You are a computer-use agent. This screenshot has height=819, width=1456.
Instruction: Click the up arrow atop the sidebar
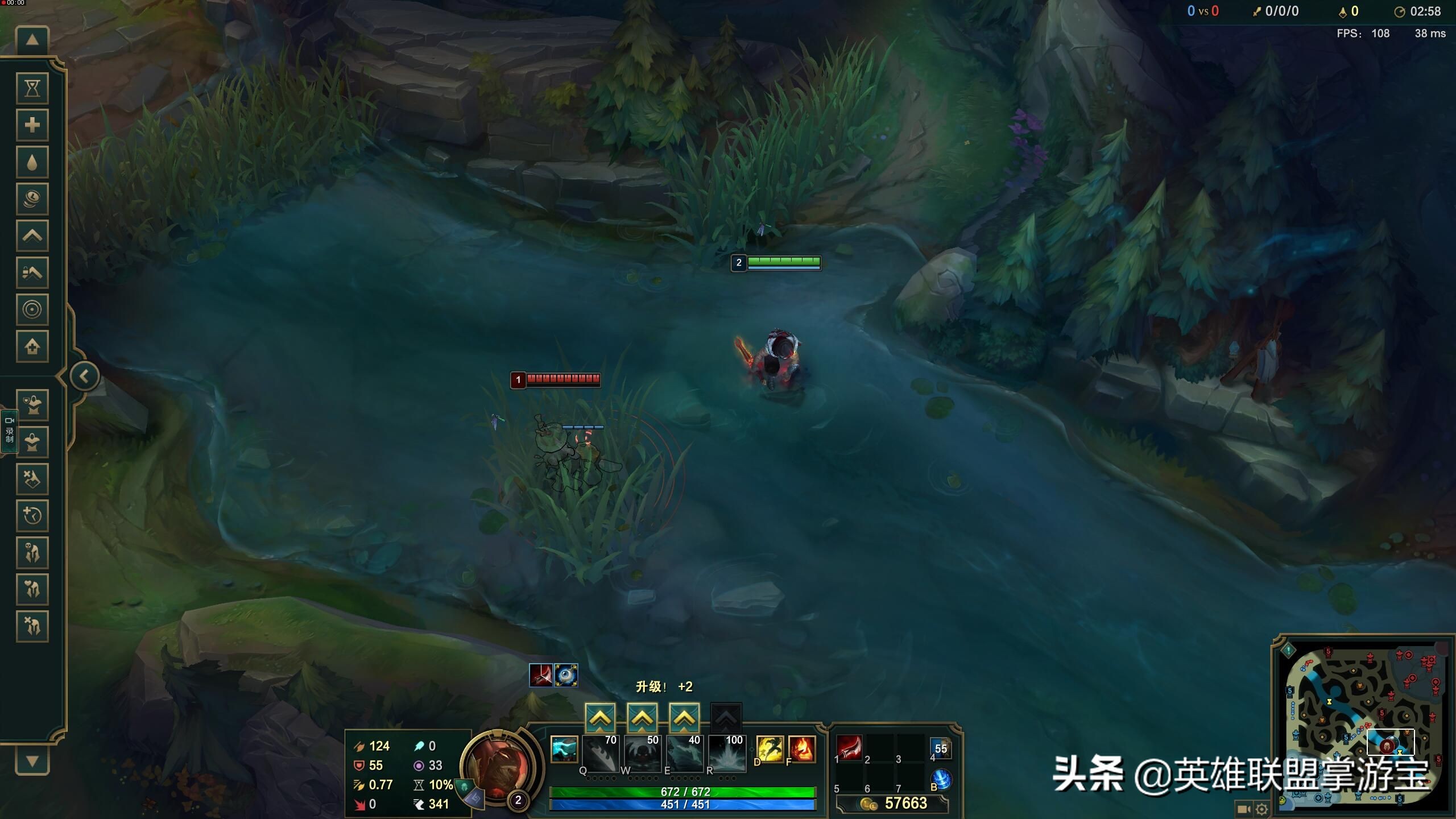(x=32, y=39)
